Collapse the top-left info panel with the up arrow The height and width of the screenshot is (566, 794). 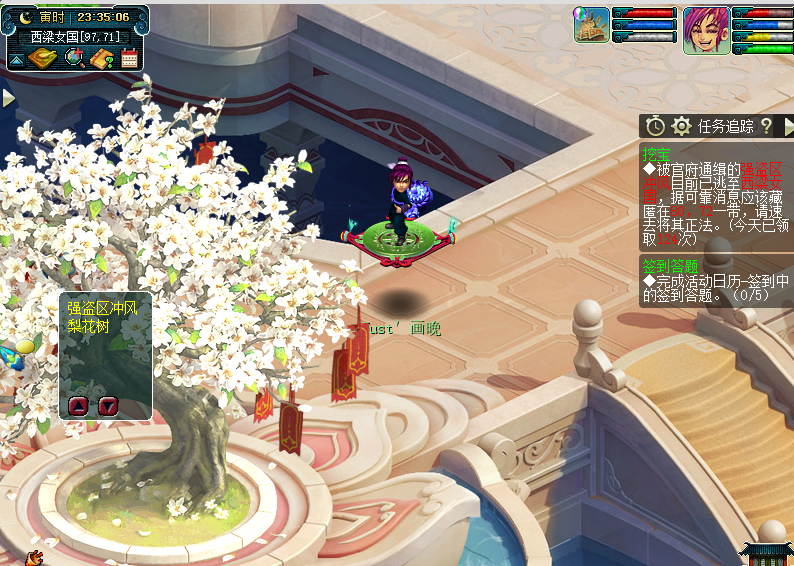tap(17, 59)
